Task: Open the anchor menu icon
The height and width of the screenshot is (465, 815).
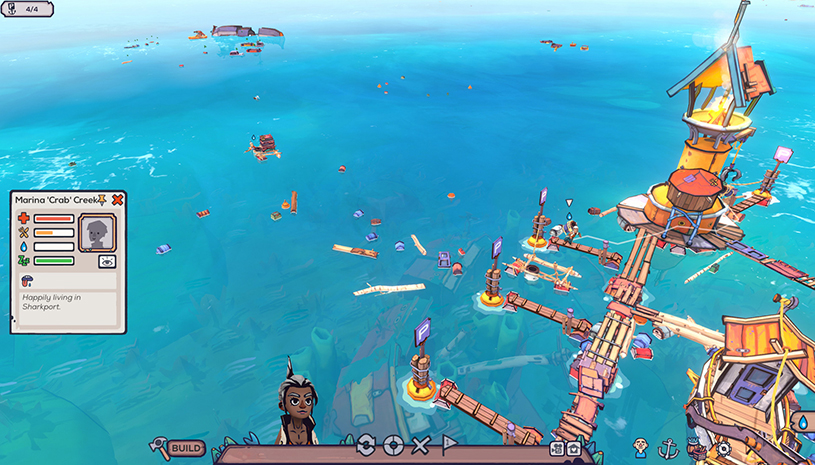Action: (669, 448)
